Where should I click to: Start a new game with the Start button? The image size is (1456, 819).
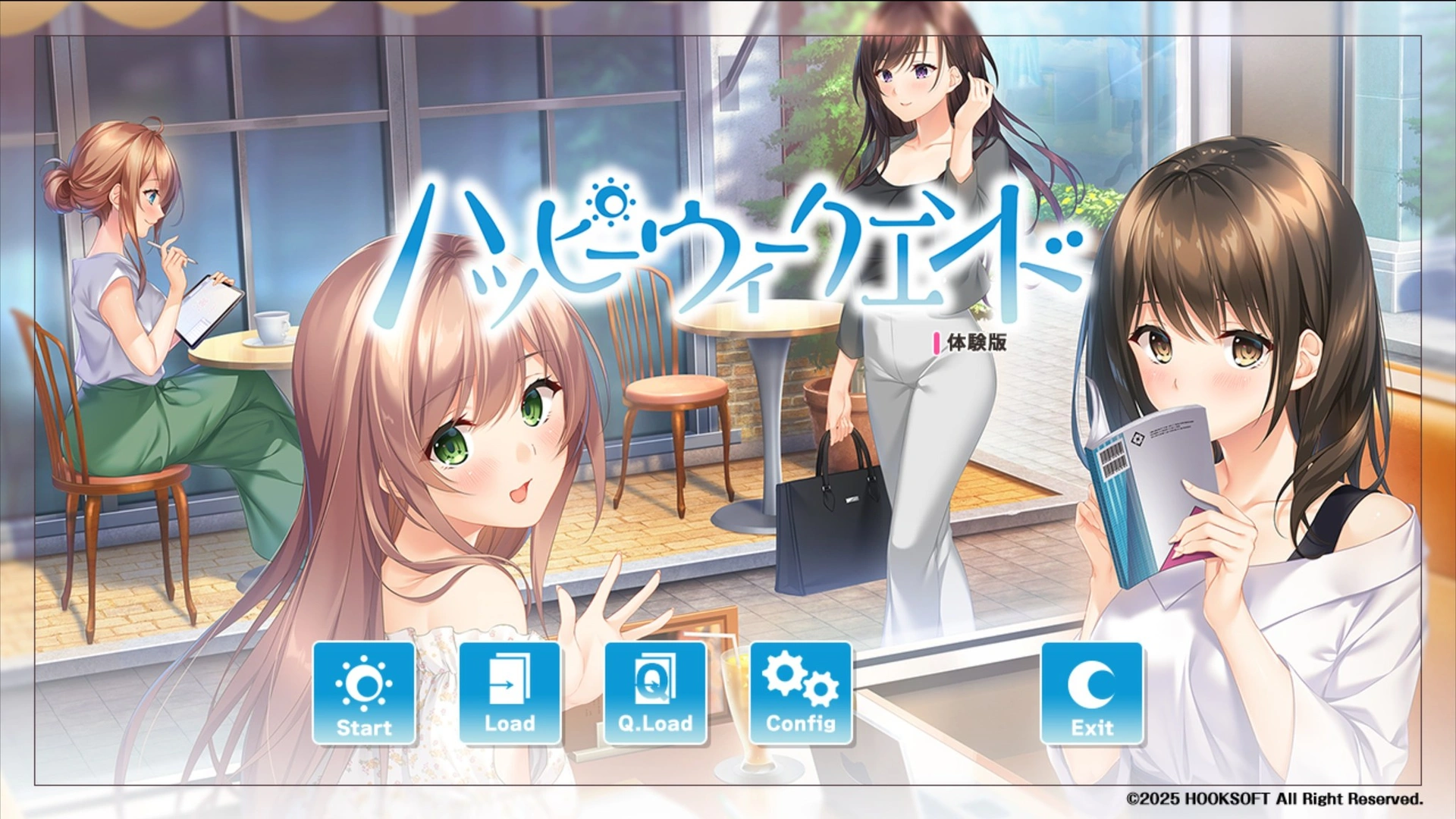coord(364,694)
